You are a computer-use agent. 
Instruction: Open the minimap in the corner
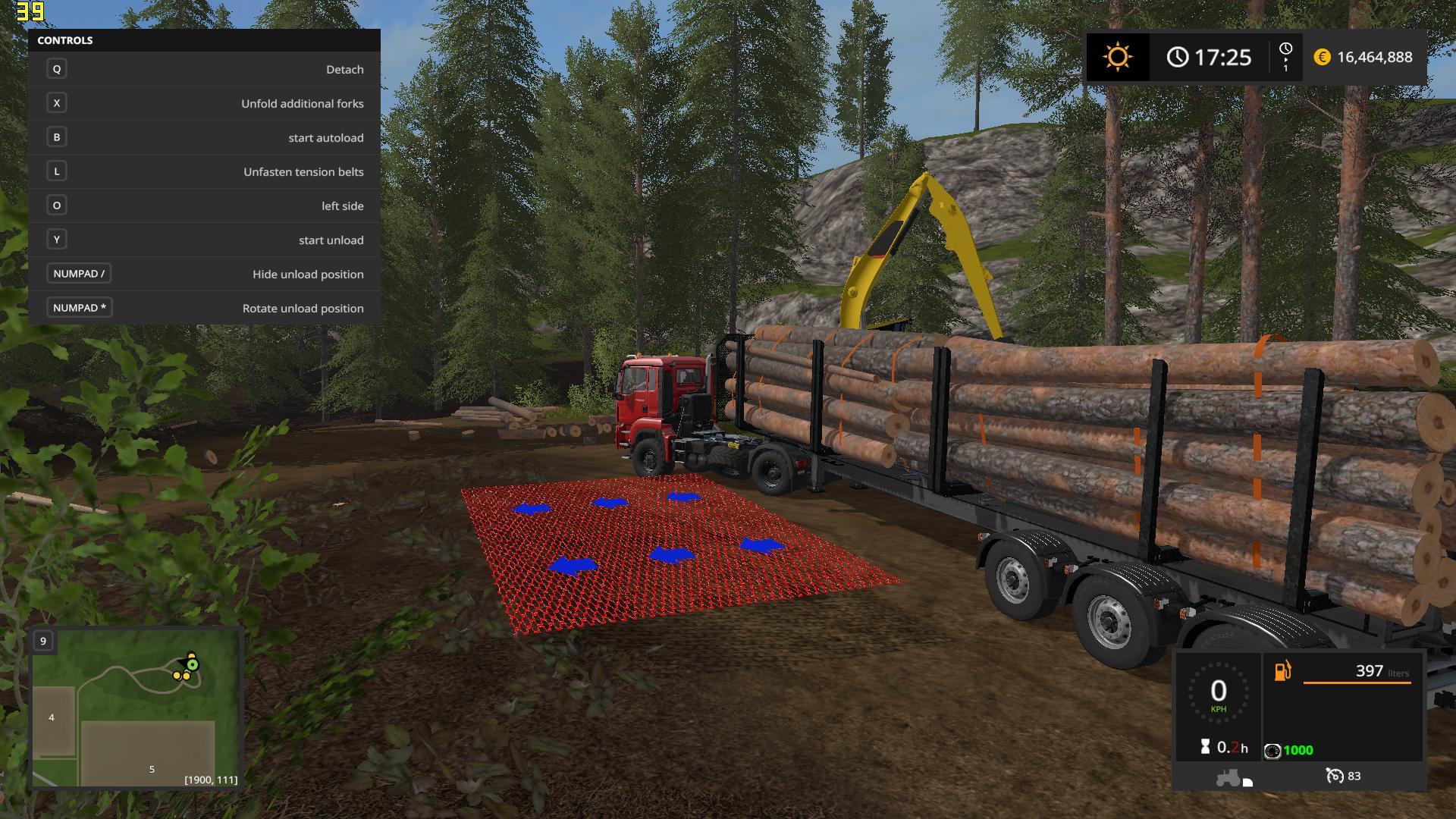136,708
